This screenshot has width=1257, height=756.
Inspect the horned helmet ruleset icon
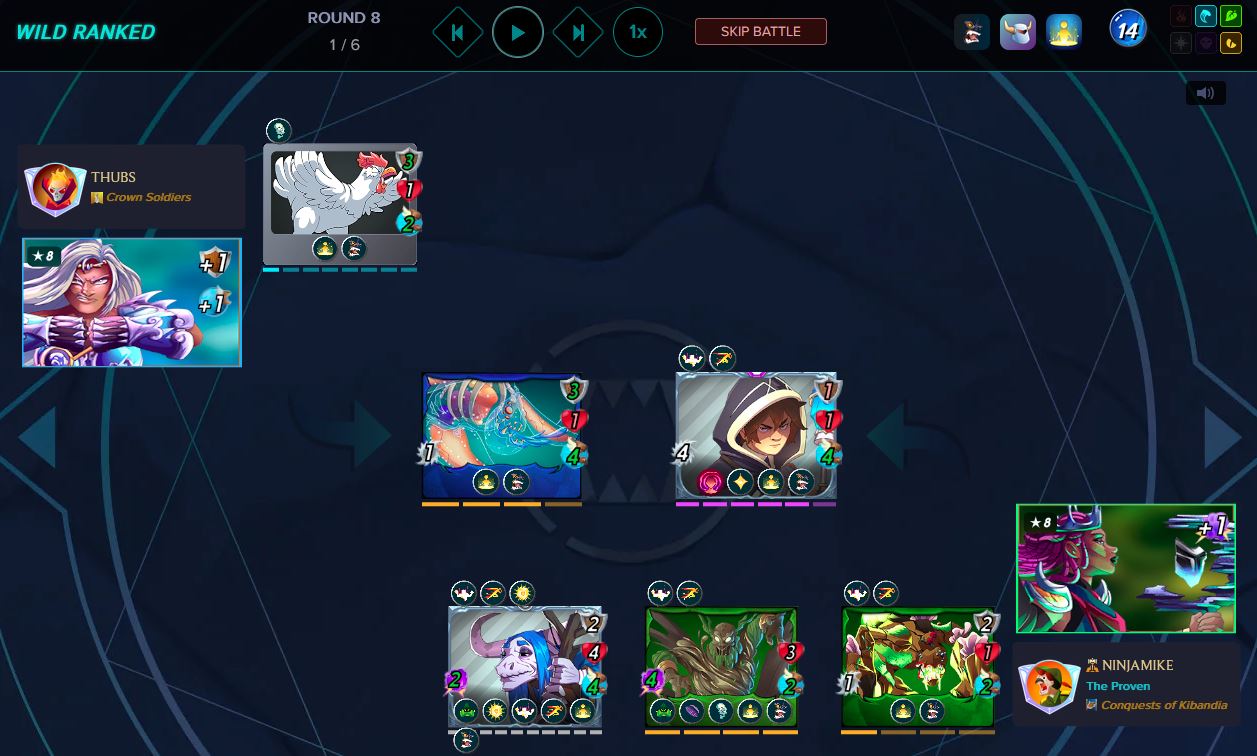(x=1017, y=32)
